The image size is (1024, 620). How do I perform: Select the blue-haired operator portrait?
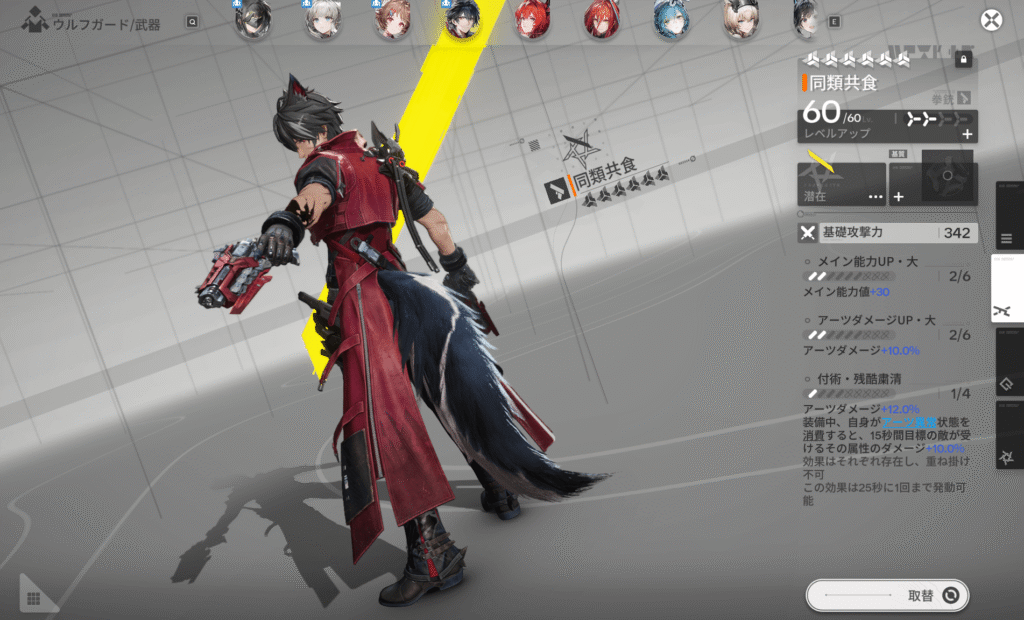pyautogui.click(x=671, y=20)
